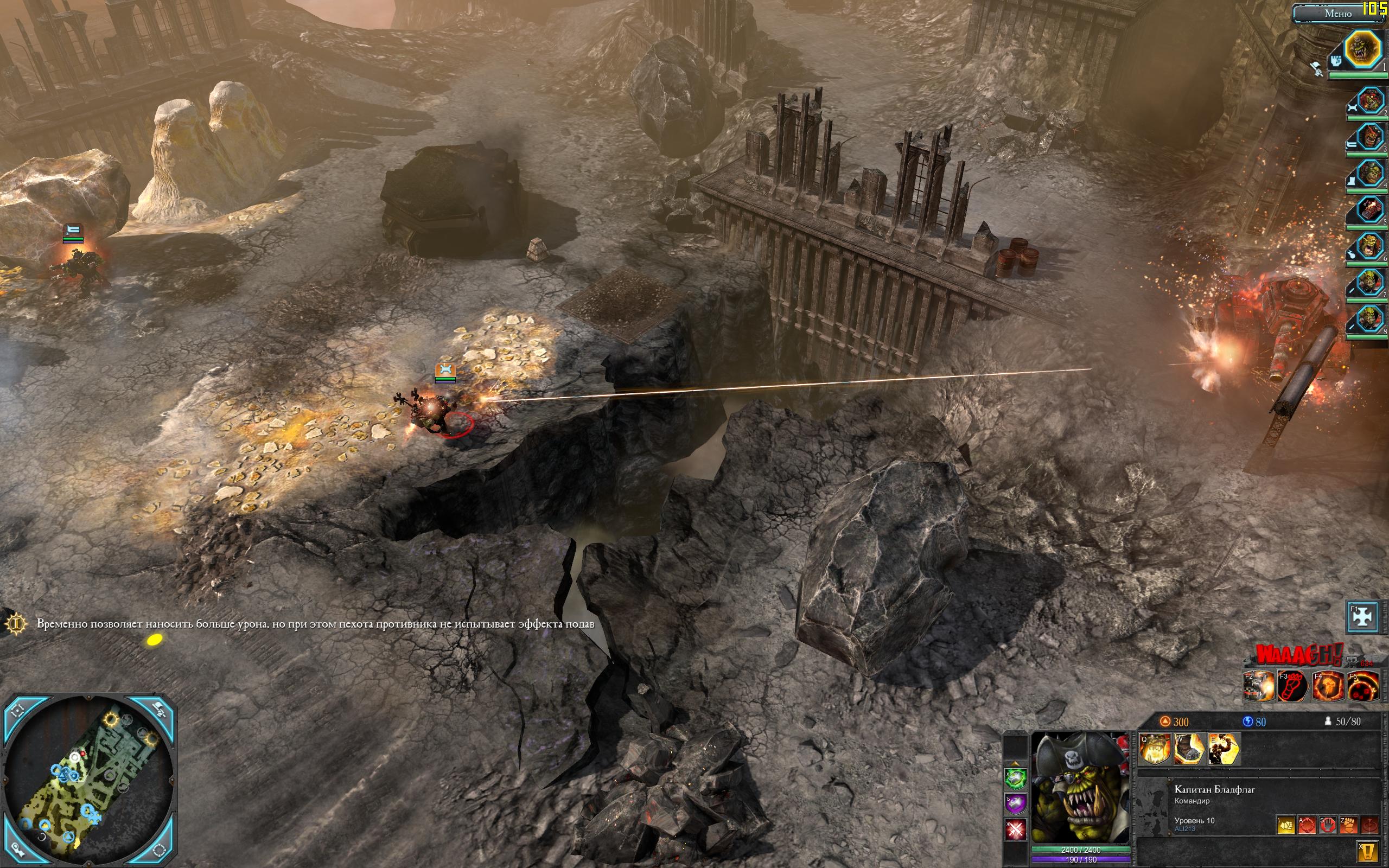Click the green armor item slot
Viewport: 1389px width, 868px height.
tap(1015, 777)
